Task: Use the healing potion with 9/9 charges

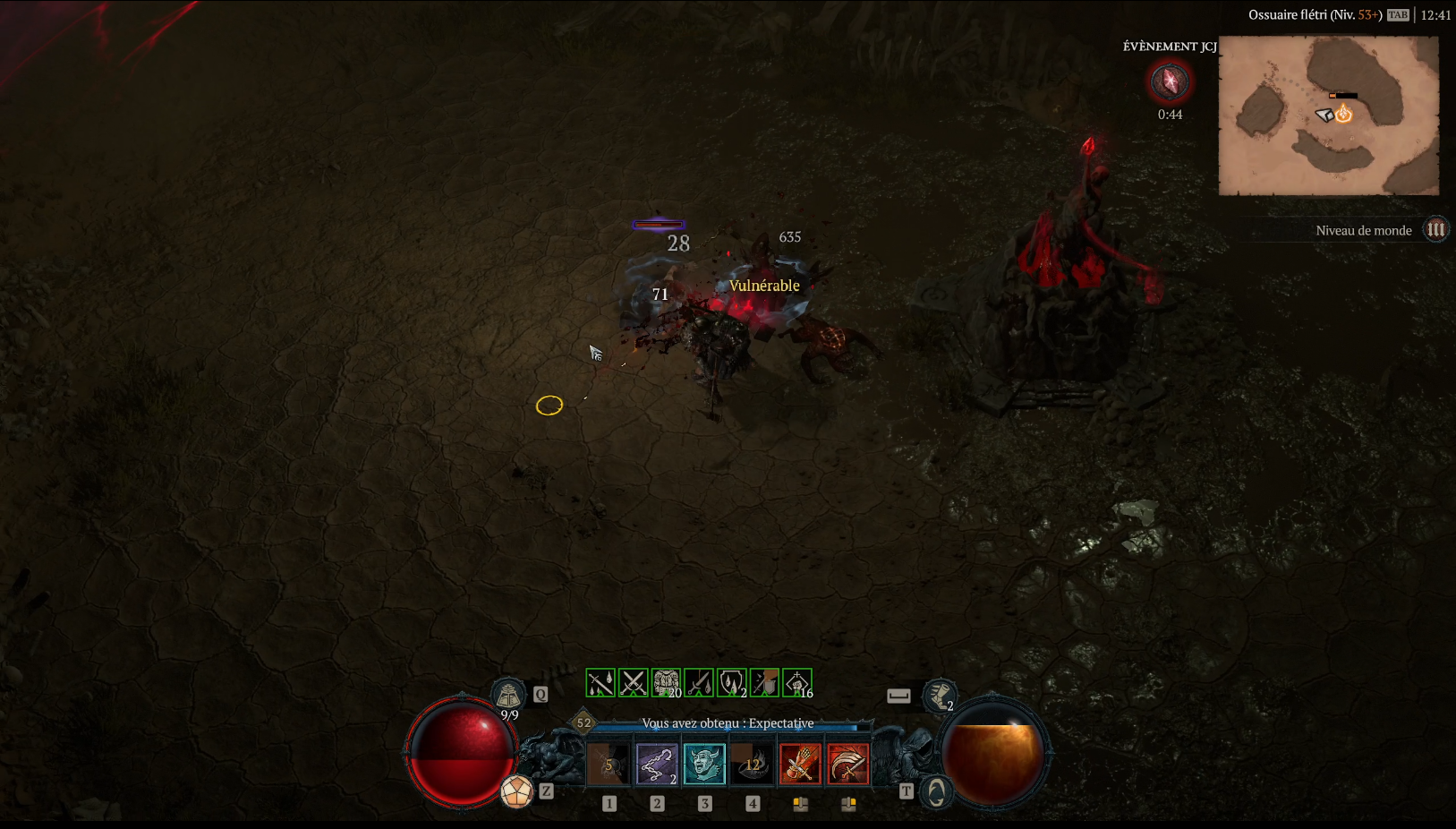Action: pos(508,695)
